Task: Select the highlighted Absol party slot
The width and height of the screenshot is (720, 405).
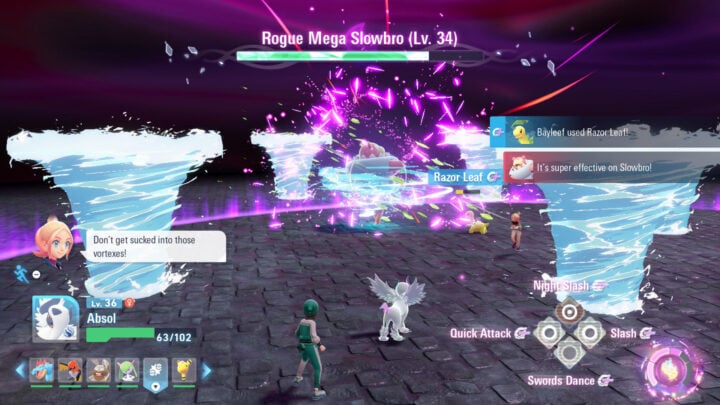Action: coord(155,371)
